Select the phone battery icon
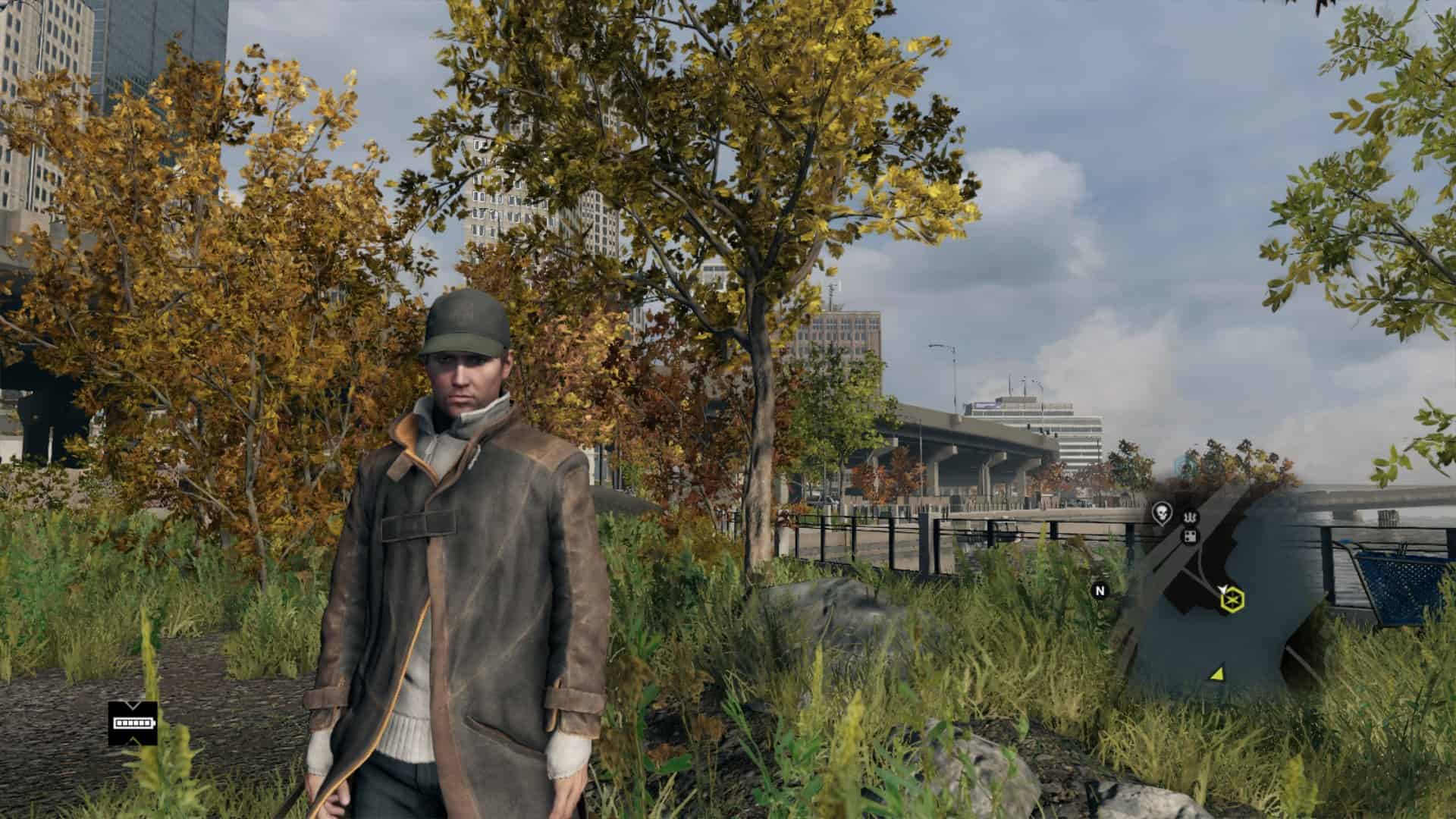 pos(133,723)
